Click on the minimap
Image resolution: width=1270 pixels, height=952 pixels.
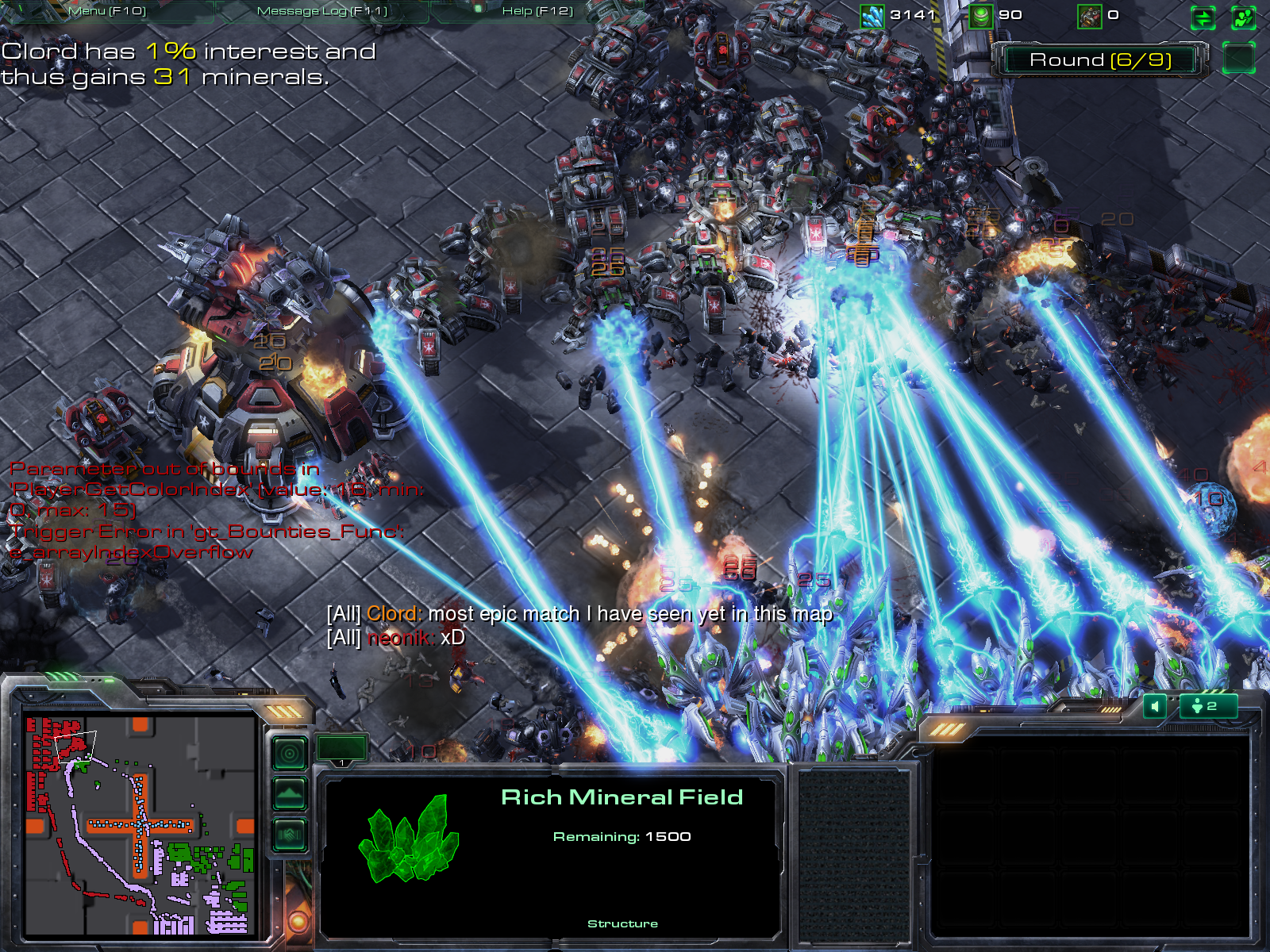coord(140,825)
